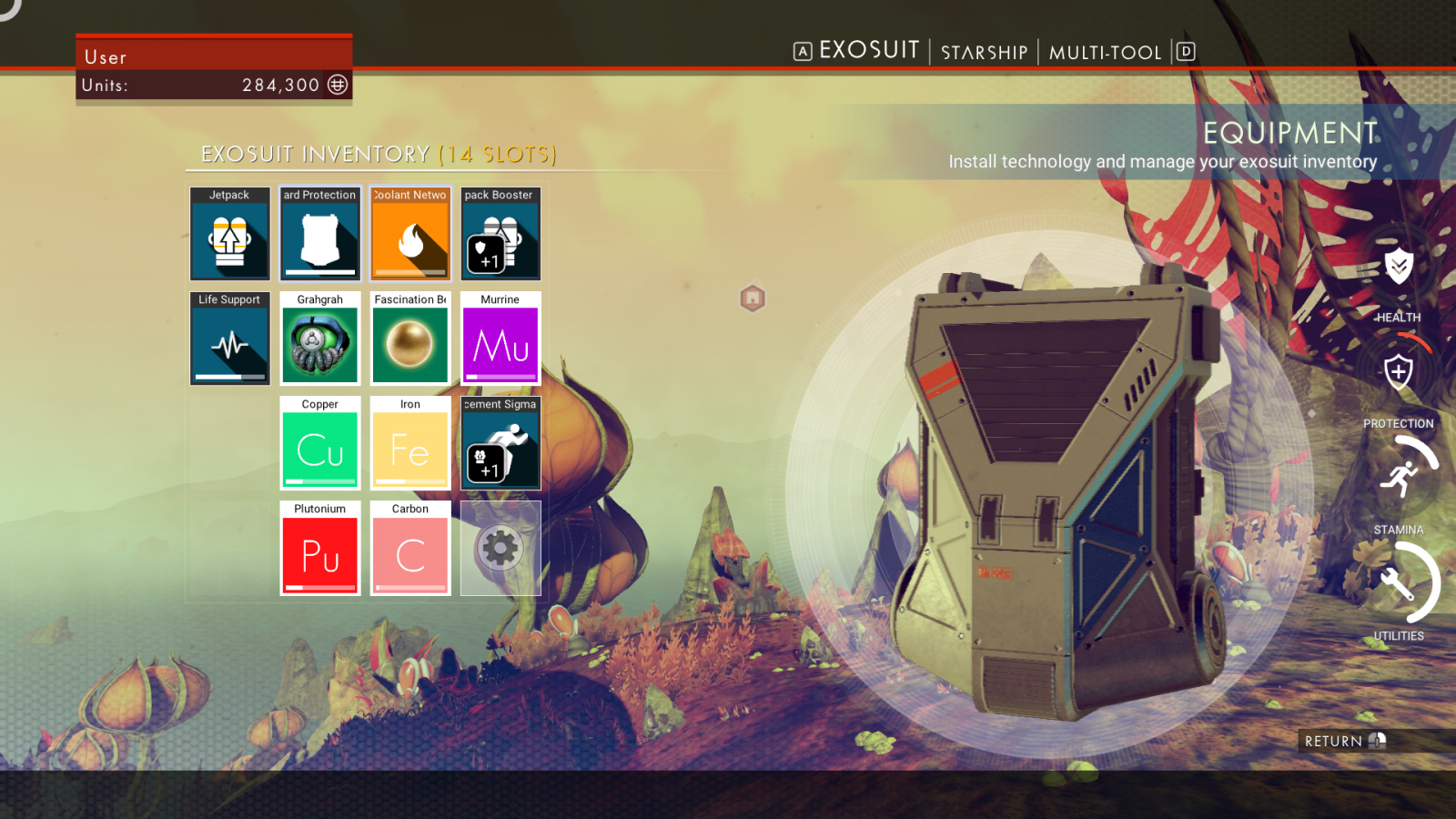Switch to the STARSHIP tab
Viewport: 1456px width, 819px height.
pos(984,53)
